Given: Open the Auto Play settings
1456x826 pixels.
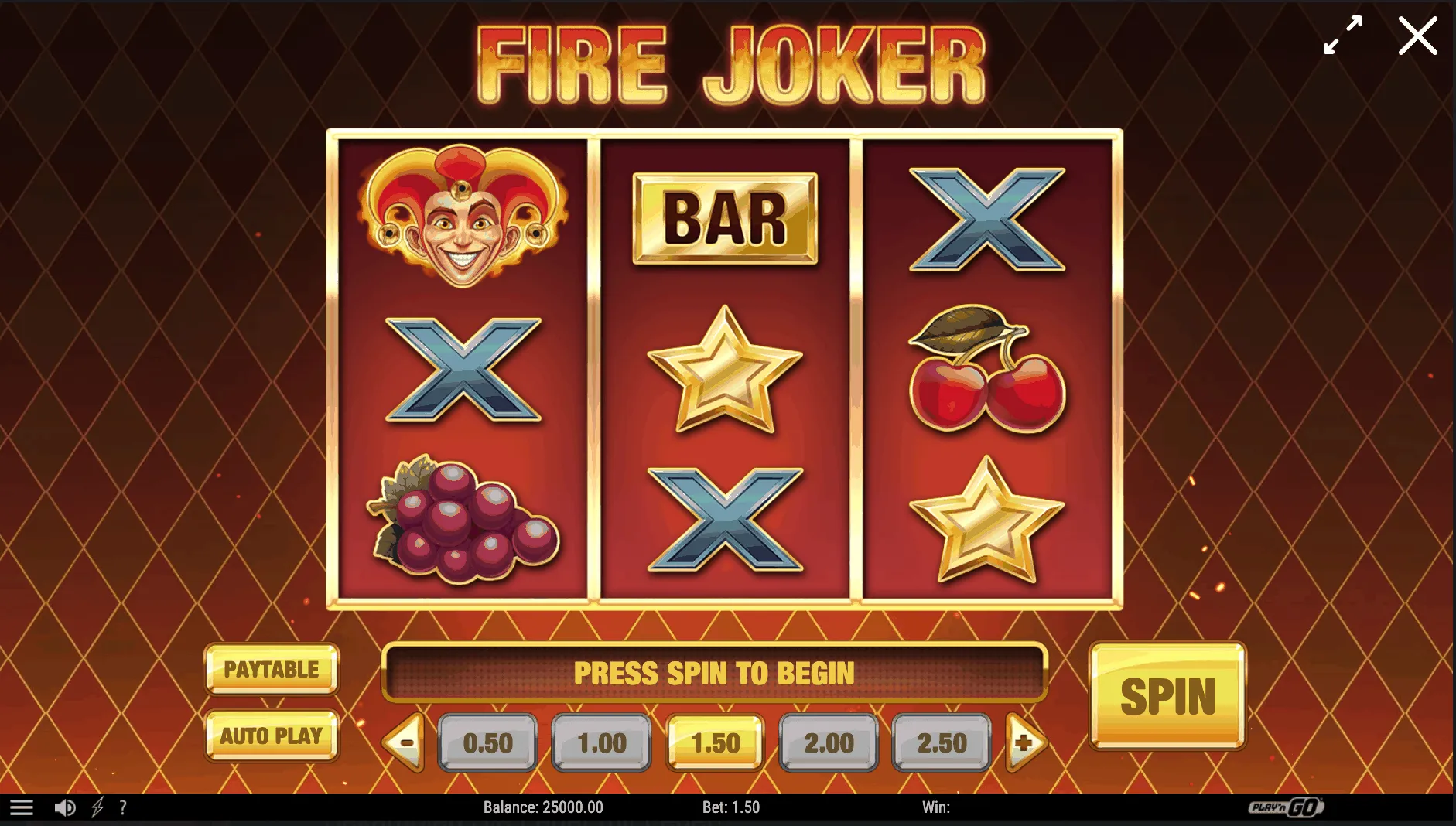Looking at the screenshot, I should coord(272,736).
